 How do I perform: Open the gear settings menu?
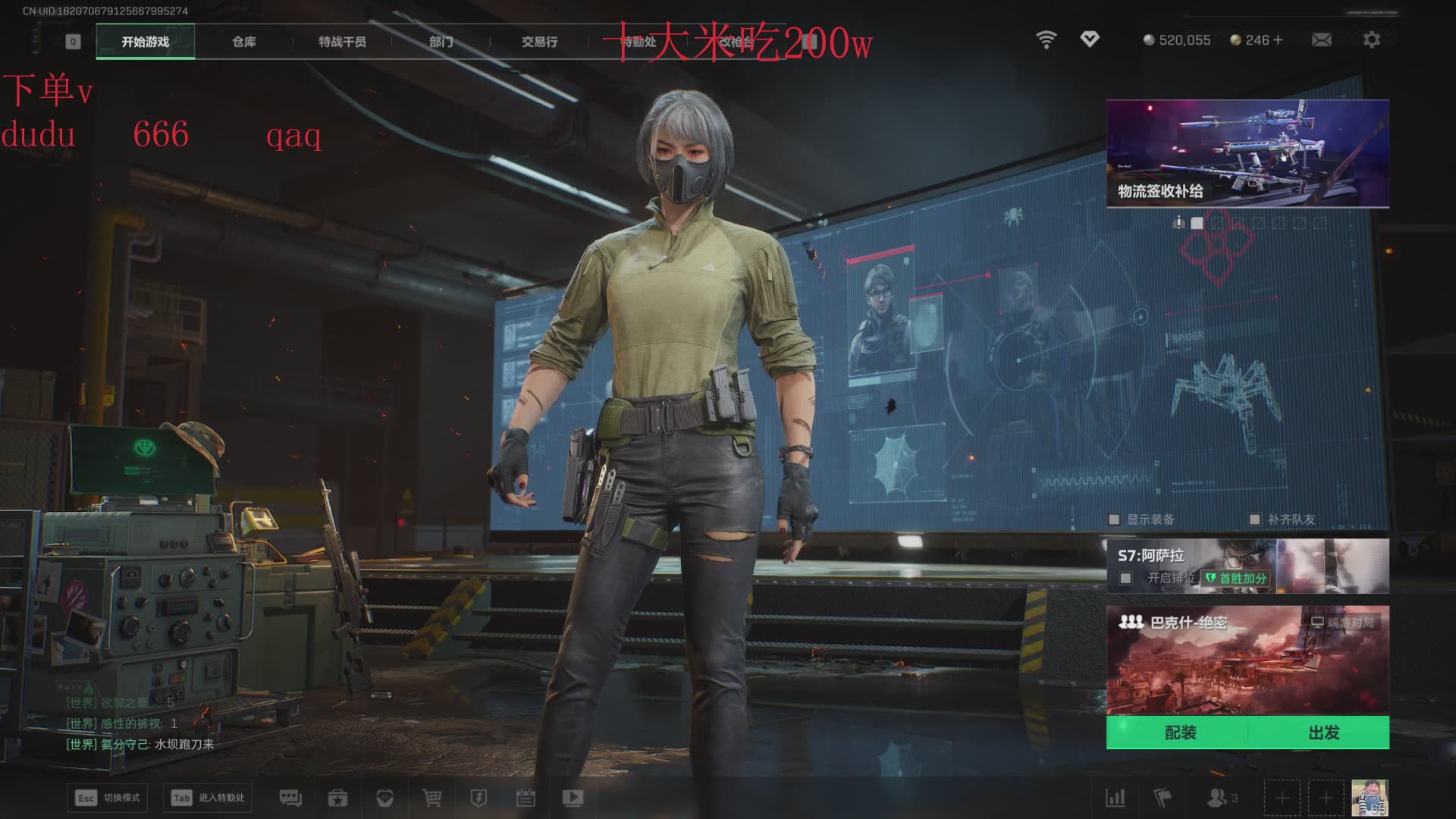click(1371, 39)
